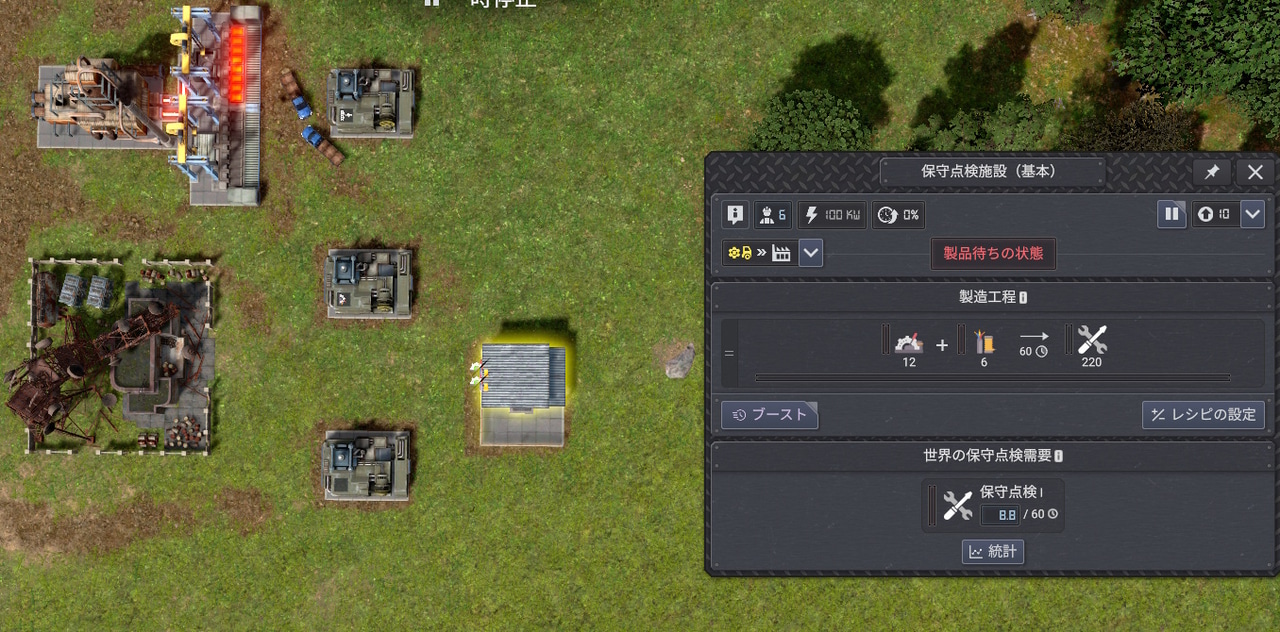Activate the ブースト button
1280x632 pixels.
(x=769, y=415)
